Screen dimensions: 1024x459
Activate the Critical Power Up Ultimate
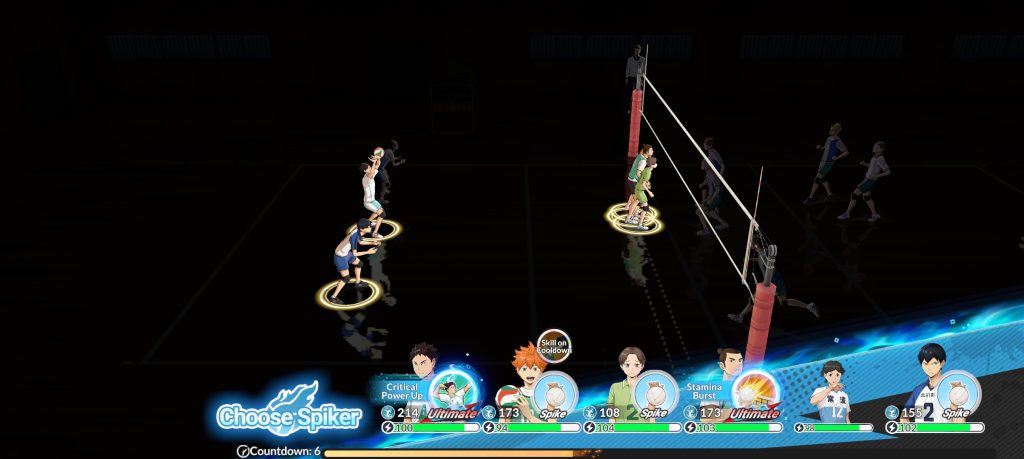point(450,394)
